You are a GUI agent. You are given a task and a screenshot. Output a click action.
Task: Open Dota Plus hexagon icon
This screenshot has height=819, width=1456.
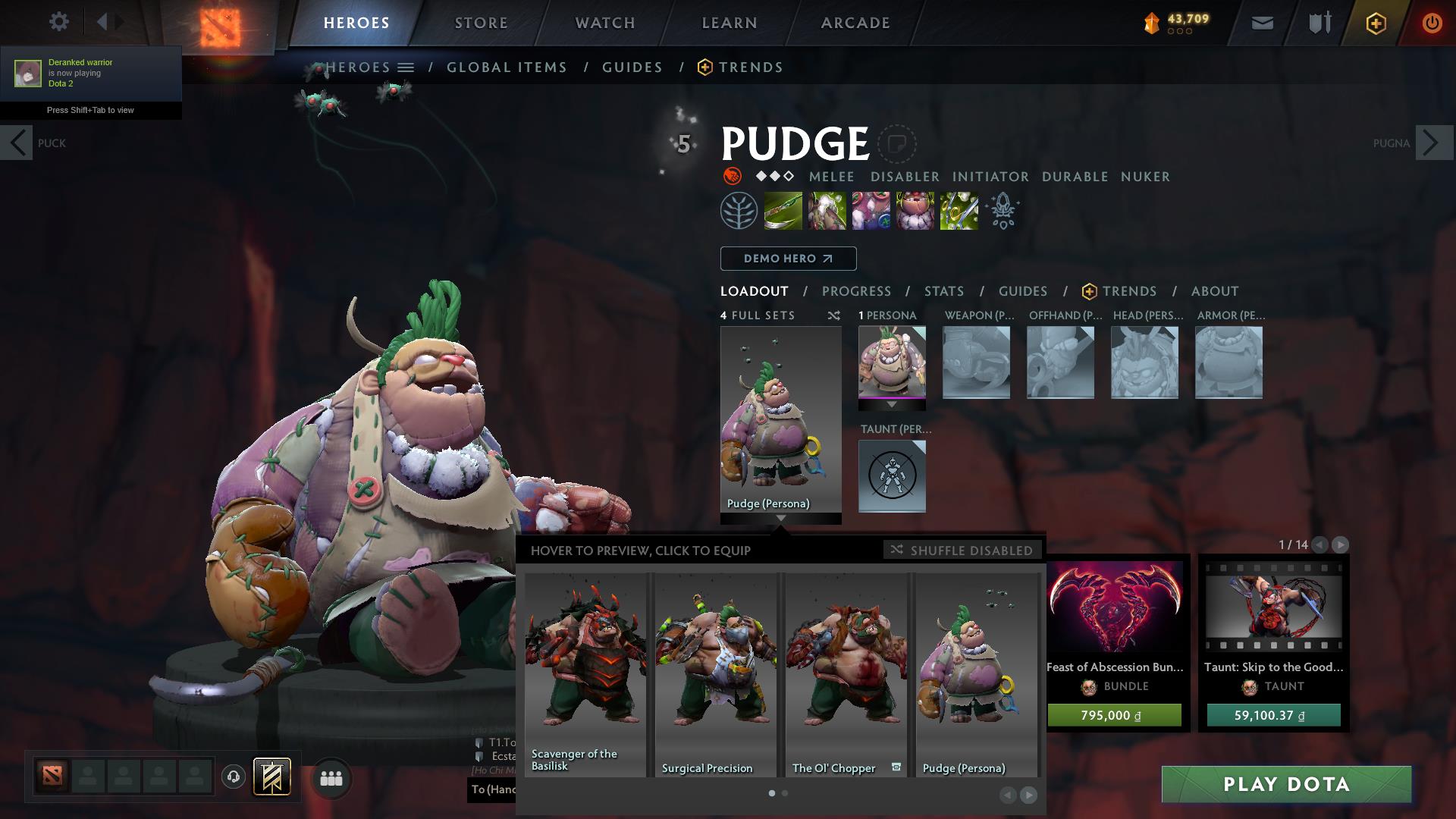pos(1375,23)
